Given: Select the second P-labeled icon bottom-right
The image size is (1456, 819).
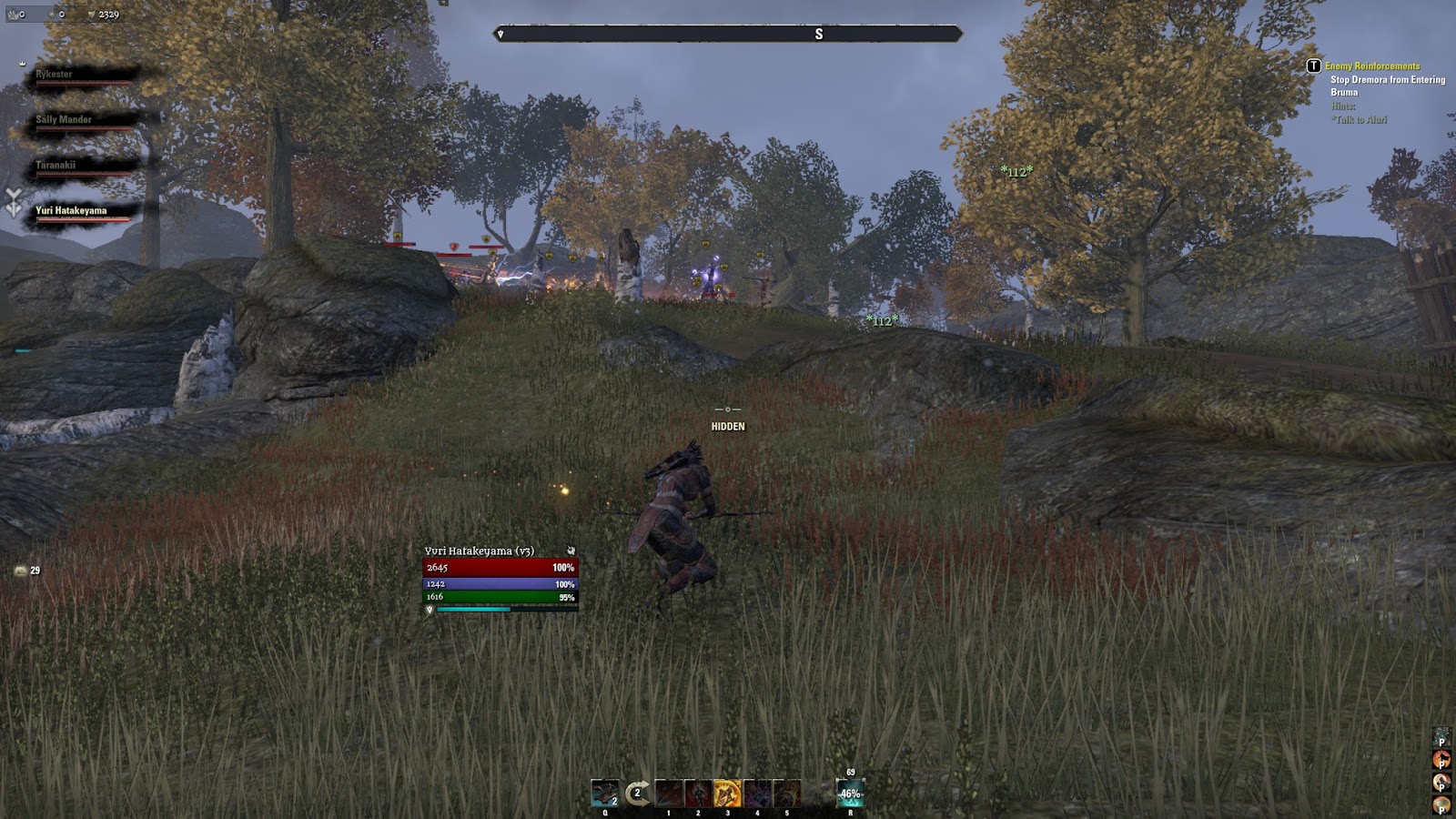Looking at the screenshot, I should tap(1441, 760).
